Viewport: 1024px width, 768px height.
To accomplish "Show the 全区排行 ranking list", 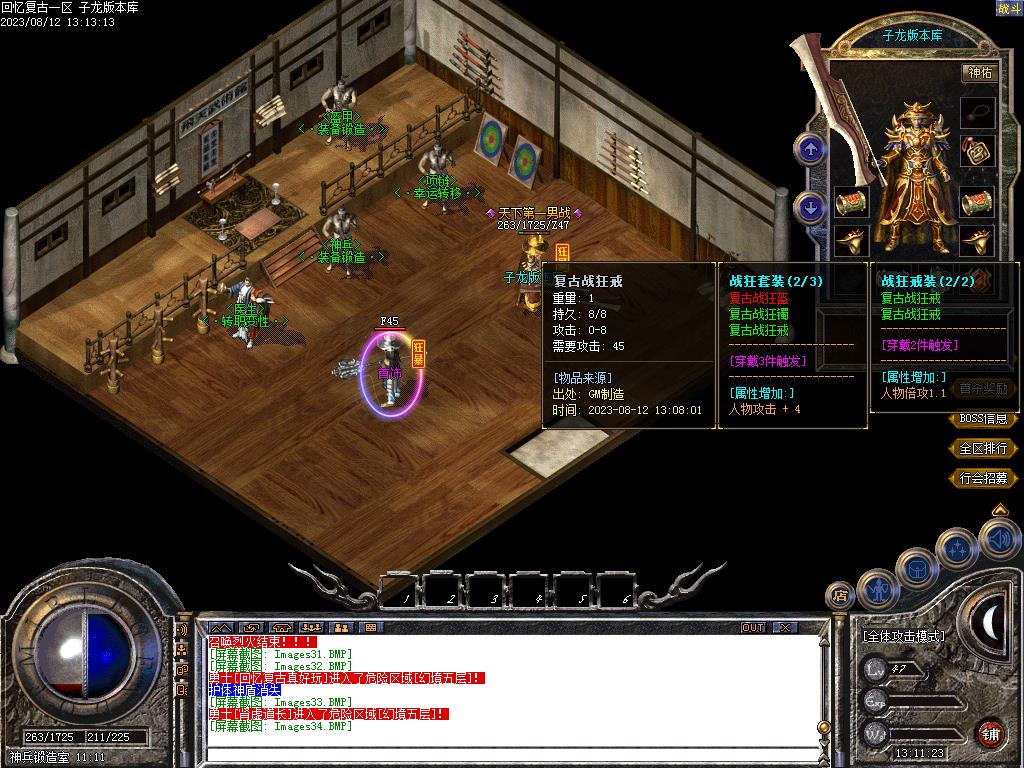I will [x=982, y=449].
